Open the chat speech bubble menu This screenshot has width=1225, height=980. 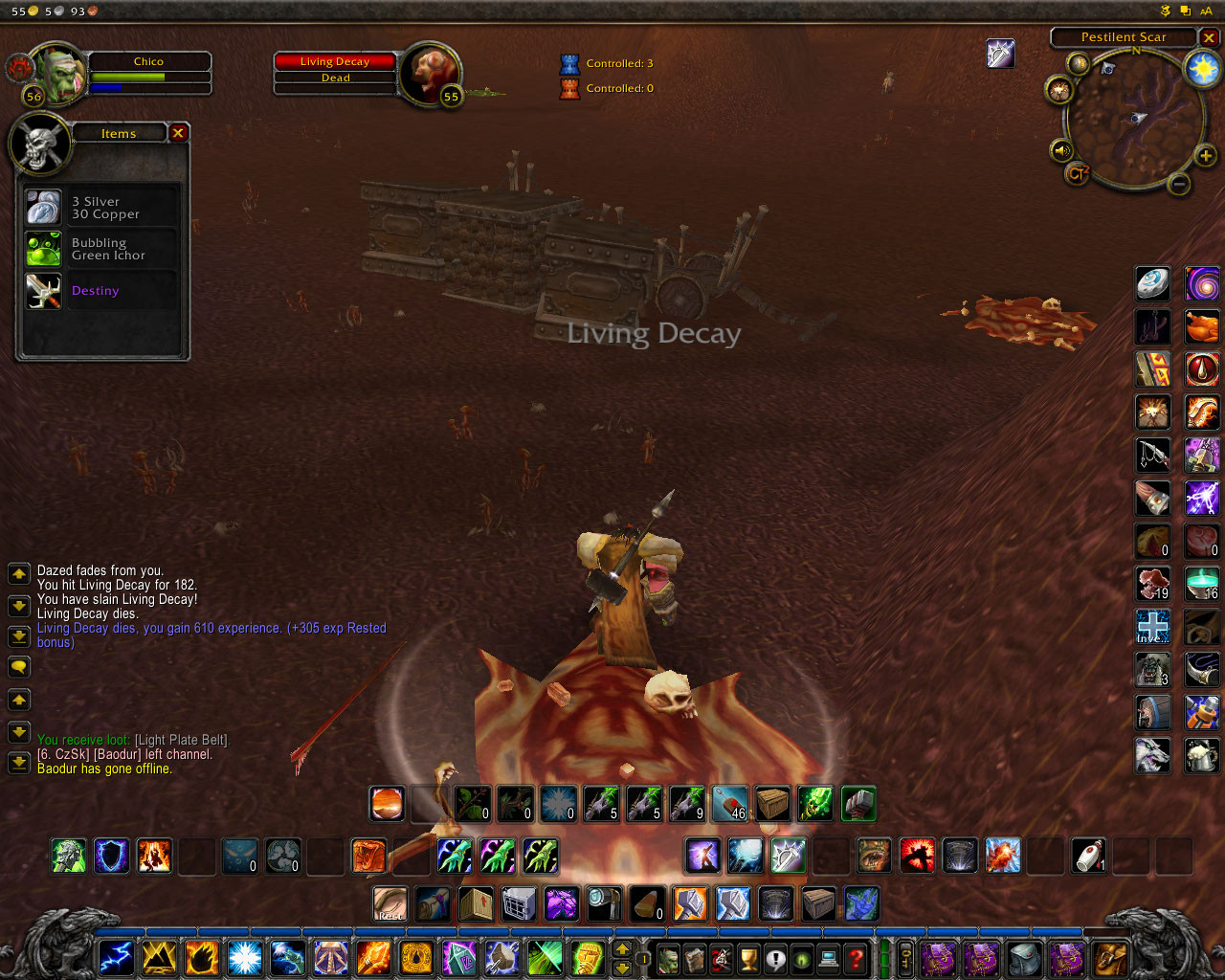18,667
